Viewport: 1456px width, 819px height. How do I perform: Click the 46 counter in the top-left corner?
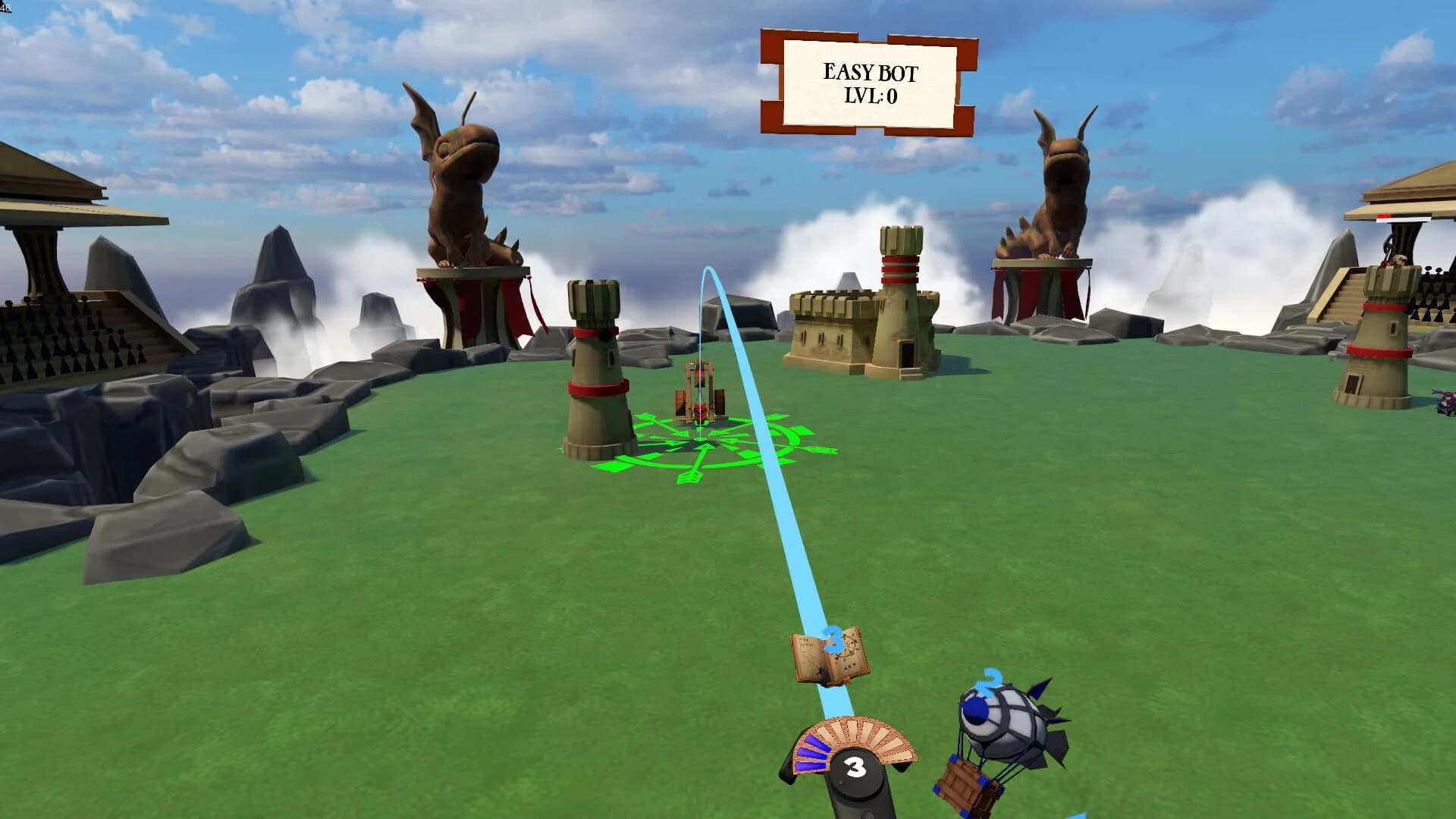[6, 8]
